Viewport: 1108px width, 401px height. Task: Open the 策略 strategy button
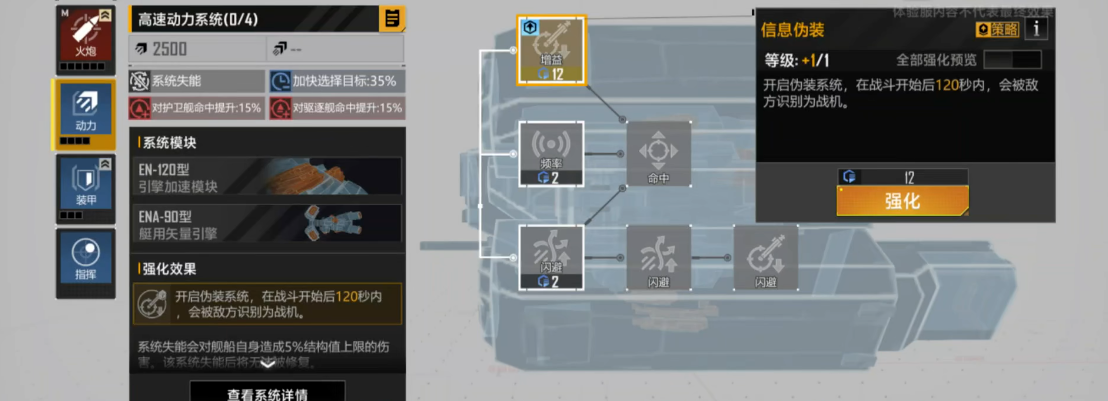click(x=997, y=30)
